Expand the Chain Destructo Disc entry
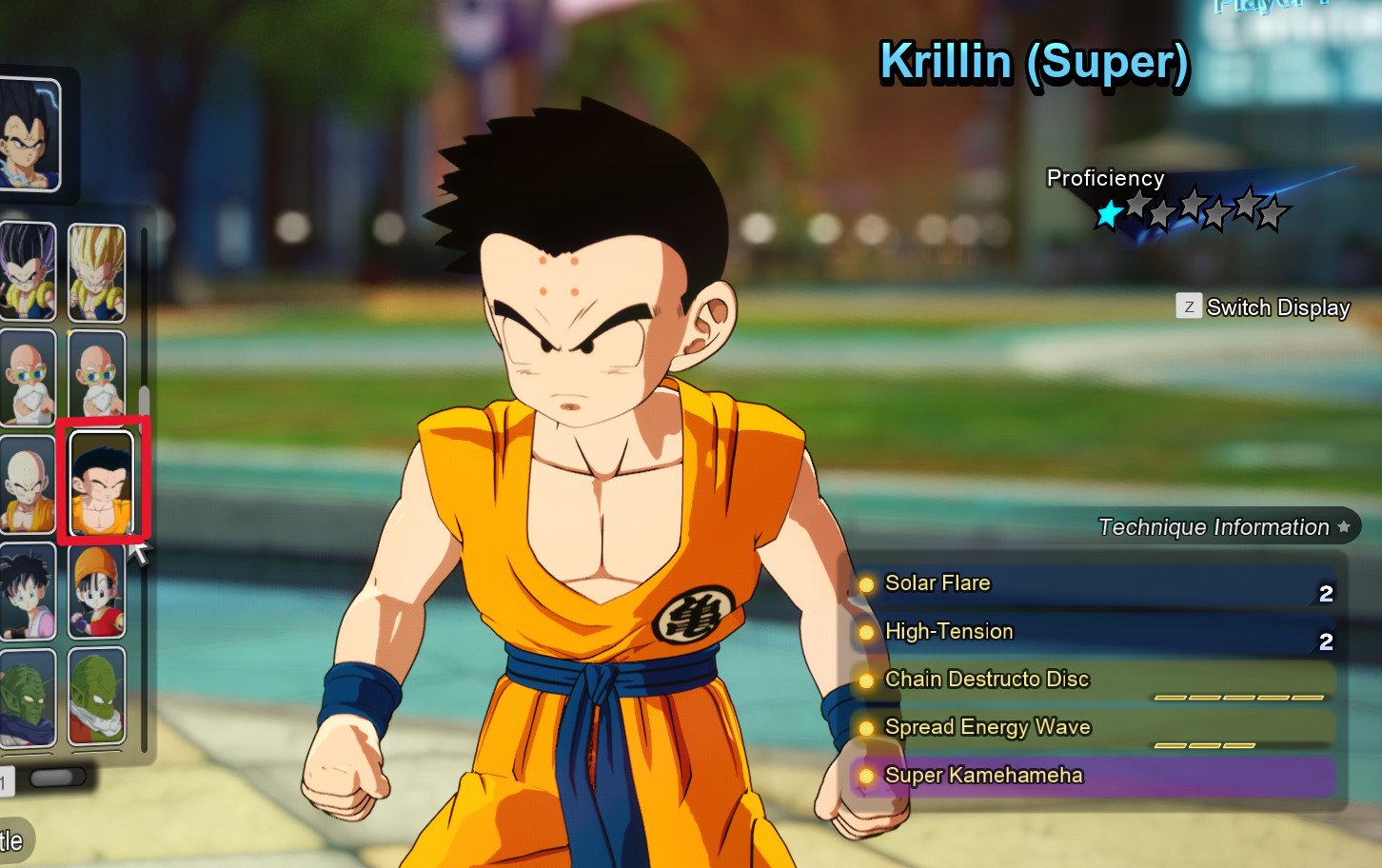The height and width of the screenshot is (868, 1382). coord(987,679)
